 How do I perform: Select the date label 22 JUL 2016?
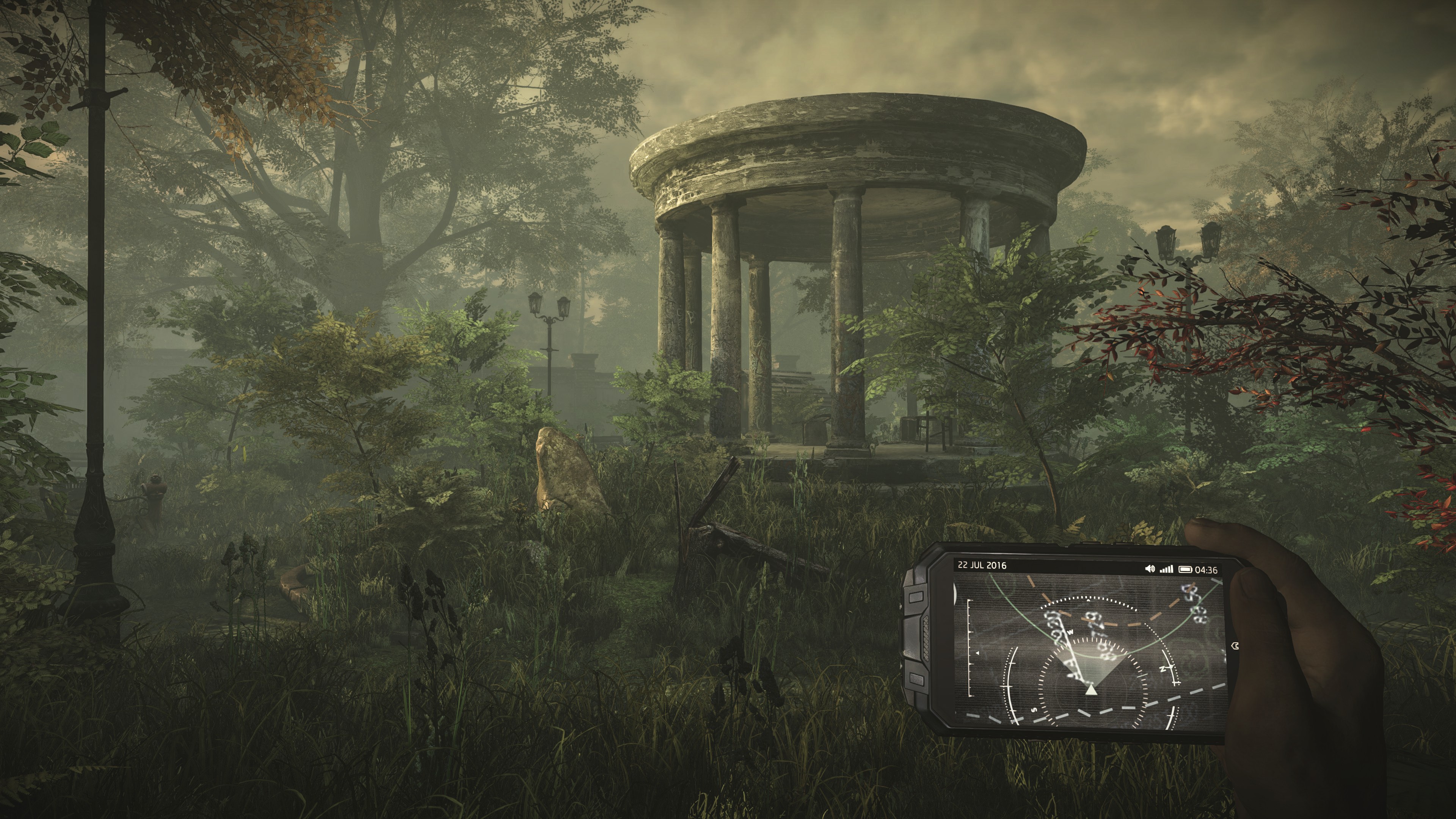click(984, 567)
